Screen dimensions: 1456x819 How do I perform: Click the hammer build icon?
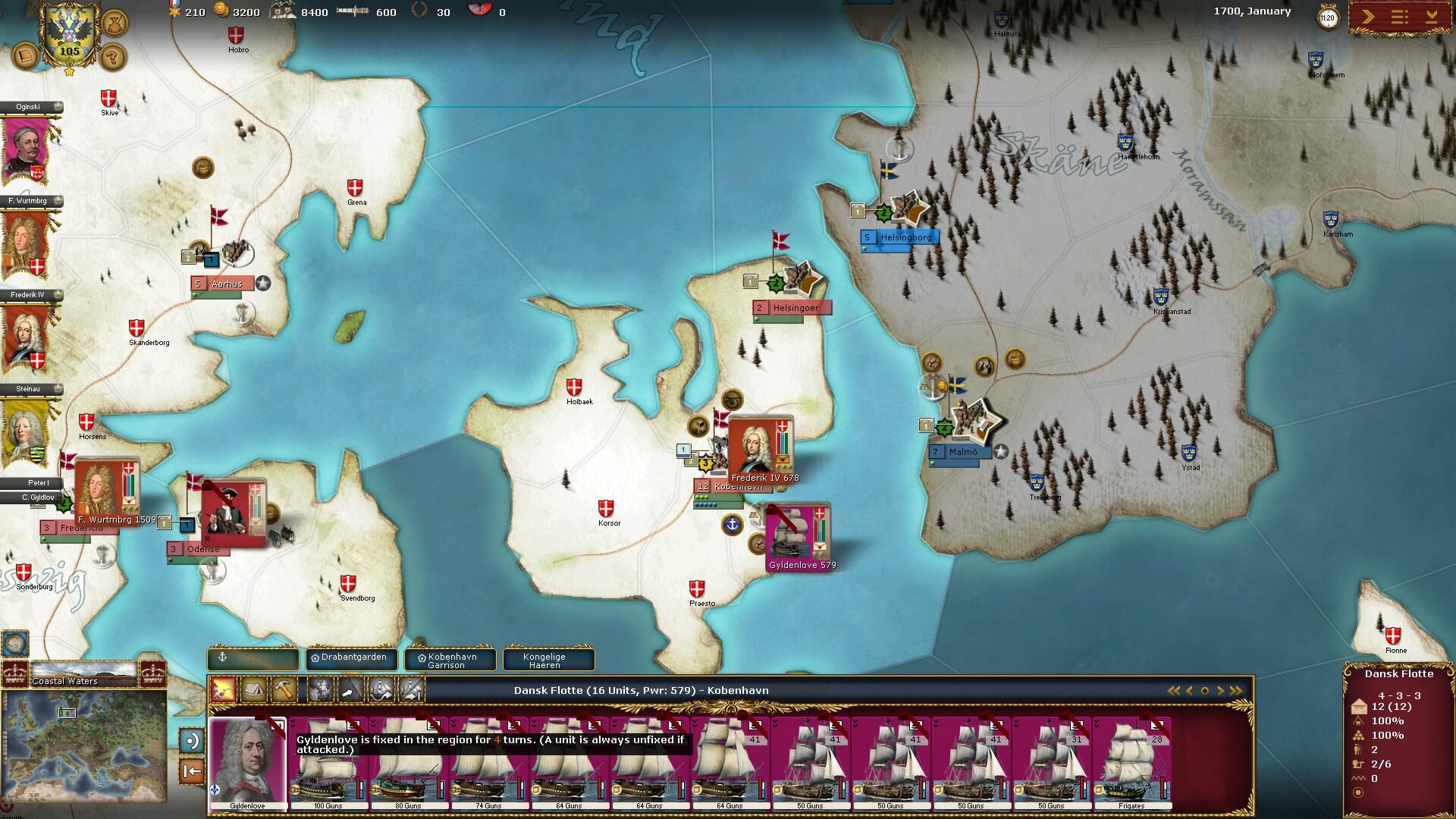tap(283, 690)
